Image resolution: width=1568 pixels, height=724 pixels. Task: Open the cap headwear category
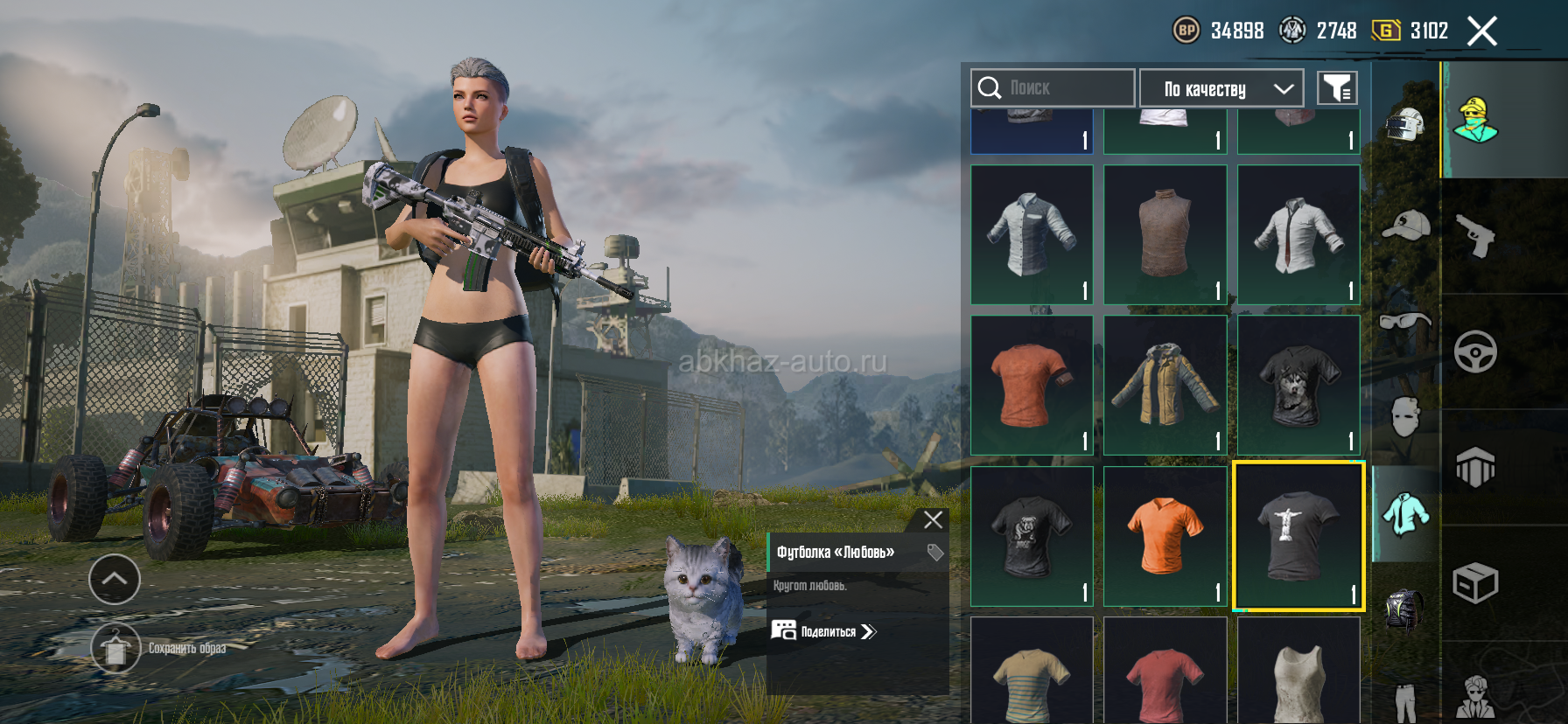[x=1405, y=226]
